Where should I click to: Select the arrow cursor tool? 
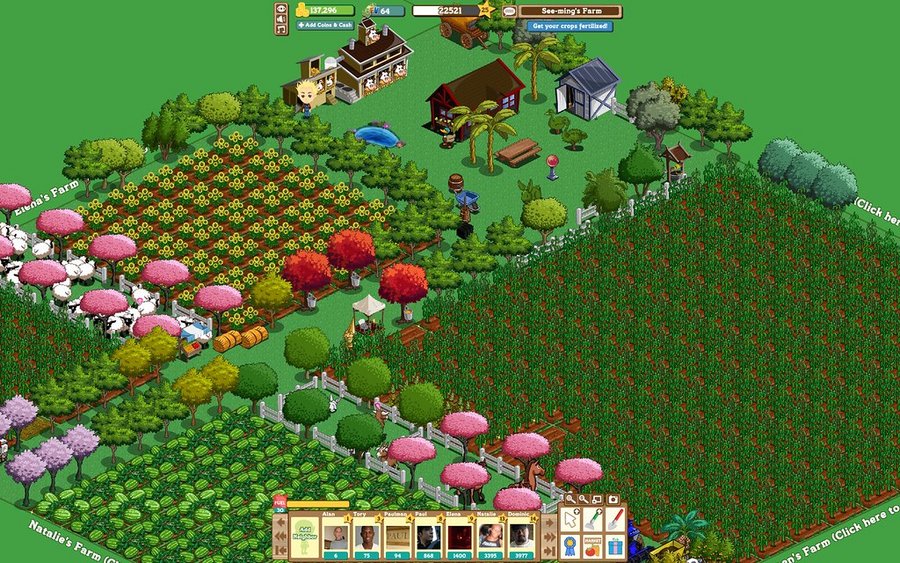pos(570,519)
